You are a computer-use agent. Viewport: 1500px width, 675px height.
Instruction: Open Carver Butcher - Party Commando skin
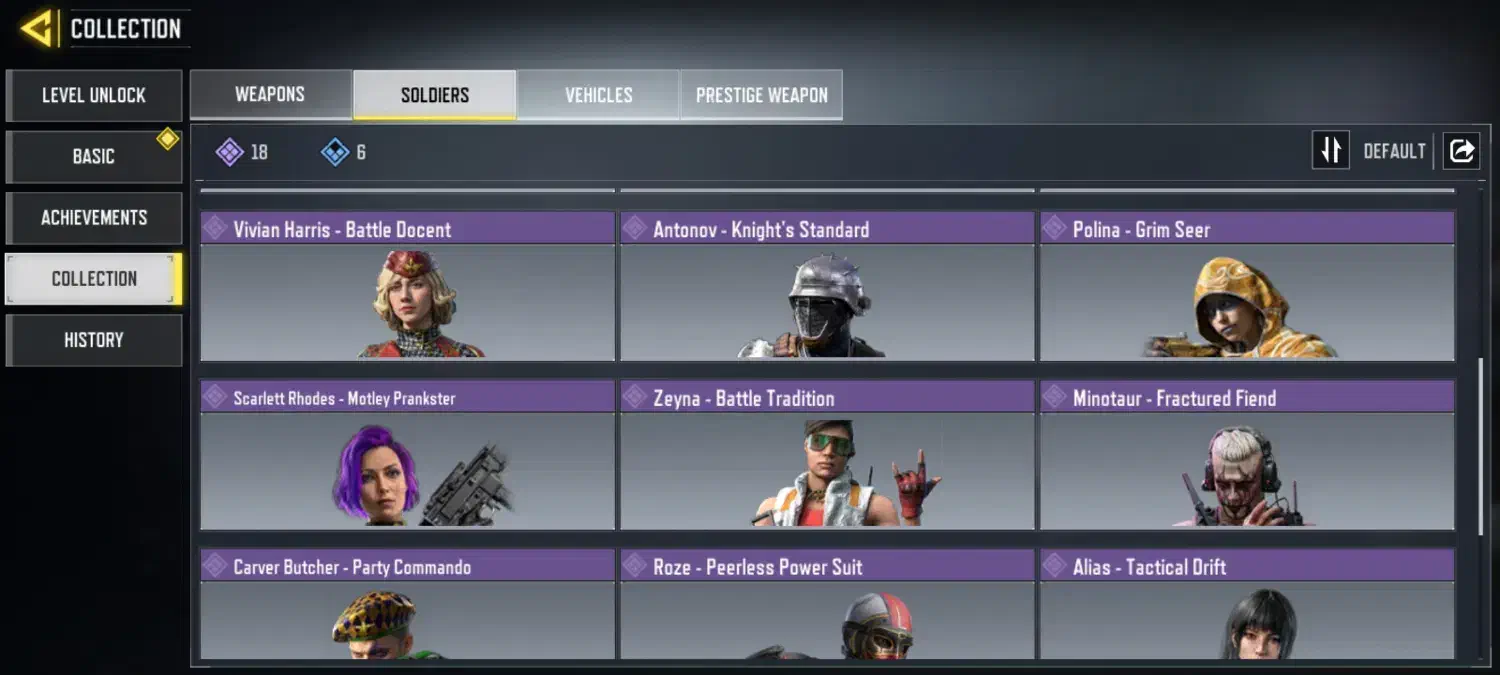(x=407, y=604)
